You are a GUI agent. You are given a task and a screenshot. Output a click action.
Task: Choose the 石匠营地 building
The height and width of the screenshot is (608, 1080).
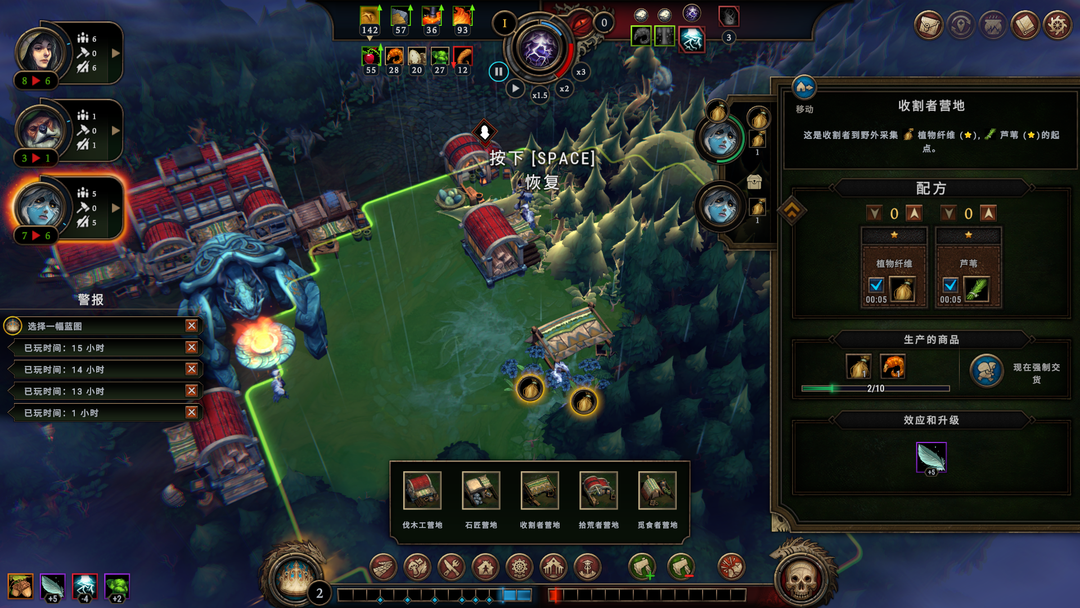click(481, 491)
